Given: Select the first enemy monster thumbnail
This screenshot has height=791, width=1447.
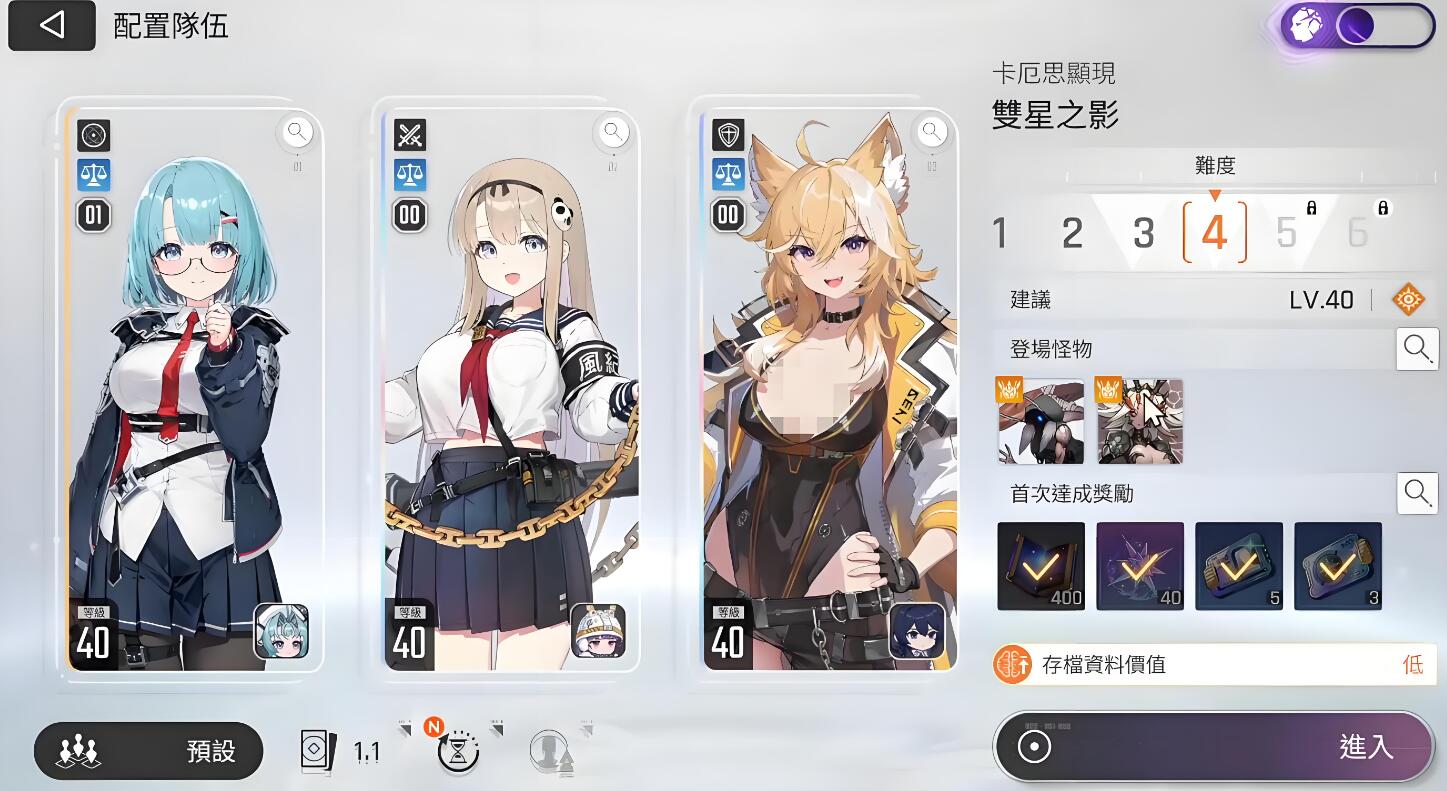Looking at the screenshot, I should [x=1040, y=420].
